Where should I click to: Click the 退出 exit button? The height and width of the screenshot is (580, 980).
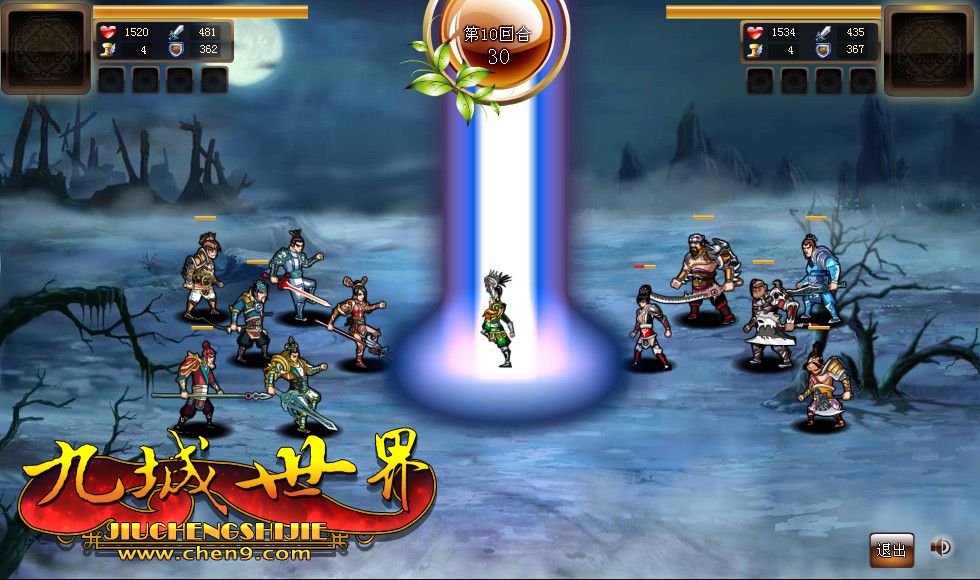click(x=891, y=549)
